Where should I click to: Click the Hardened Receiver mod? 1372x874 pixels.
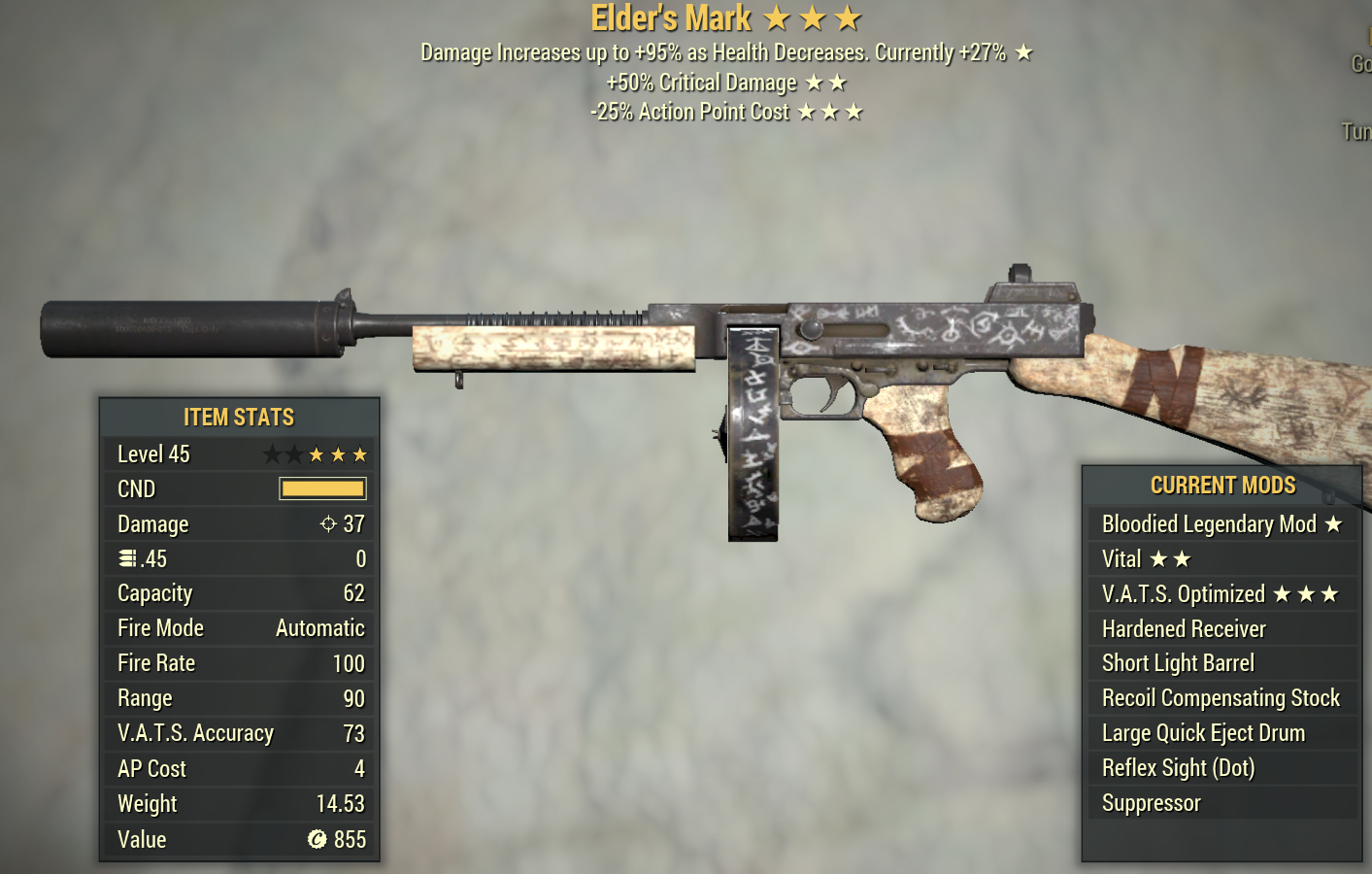pyautogui.click(x=1221, y=629)
